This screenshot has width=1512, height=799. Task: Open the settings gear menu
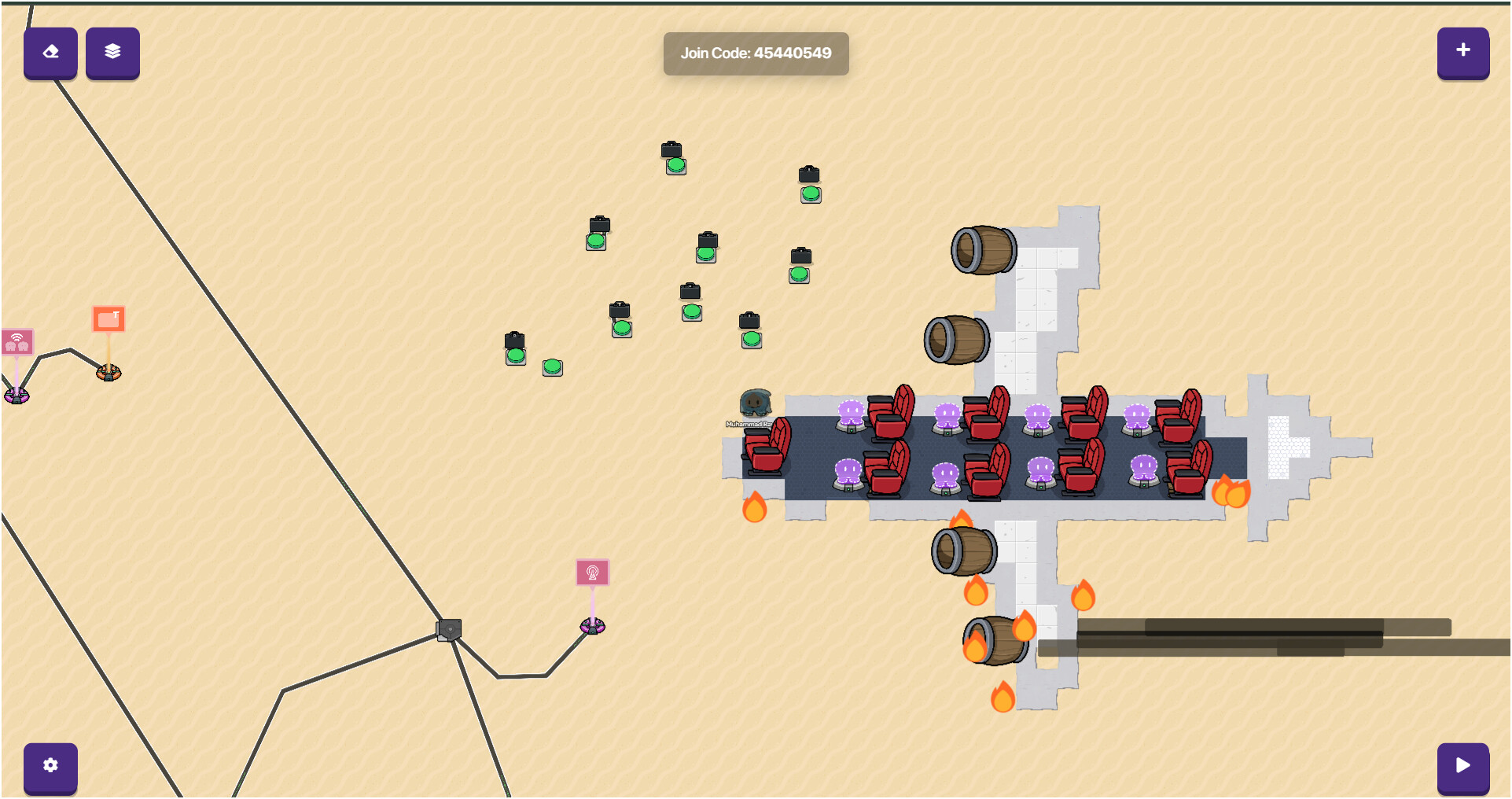(x=50, y=766)
